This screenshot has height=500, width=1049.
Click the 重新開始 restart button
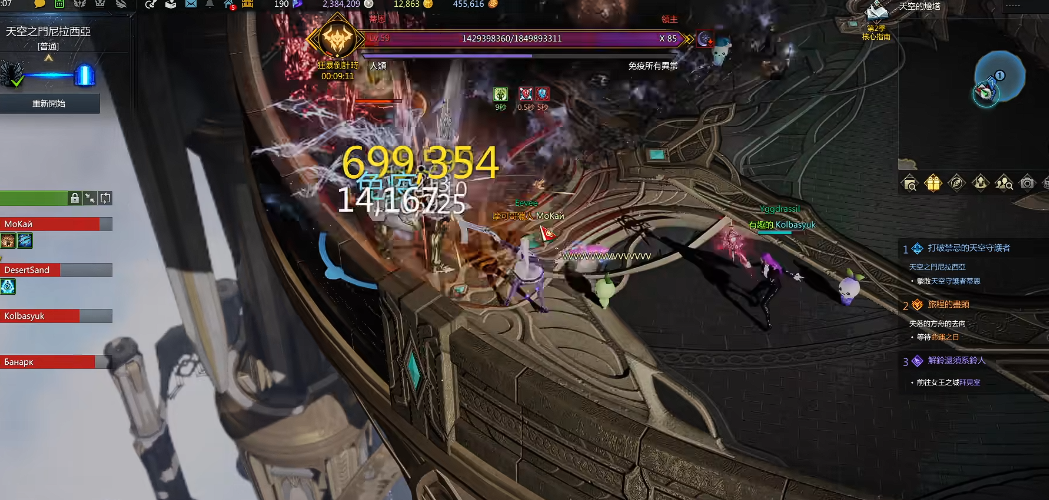coord(49,103)
